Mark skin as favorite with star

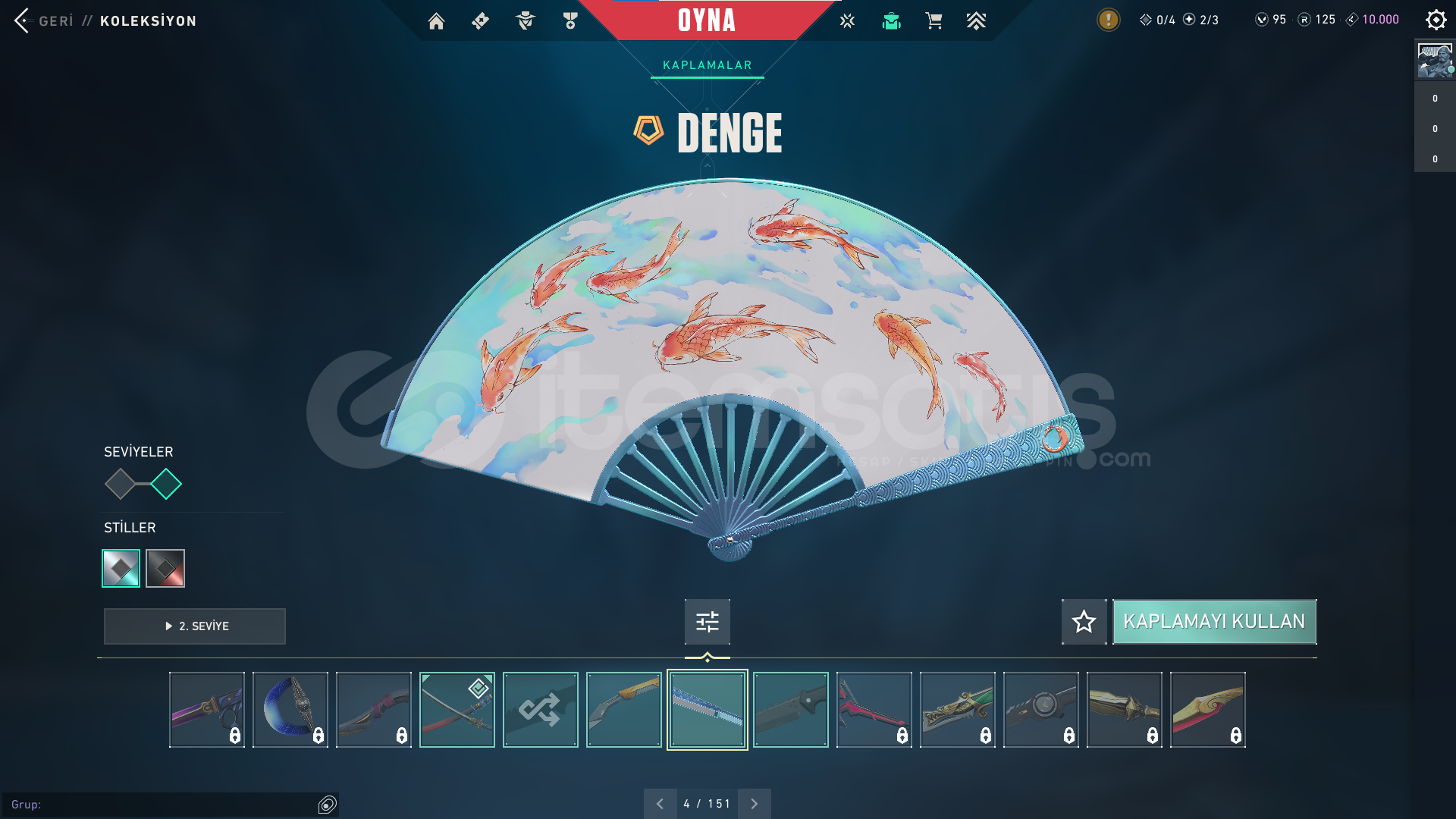[x=1084, y=622]
